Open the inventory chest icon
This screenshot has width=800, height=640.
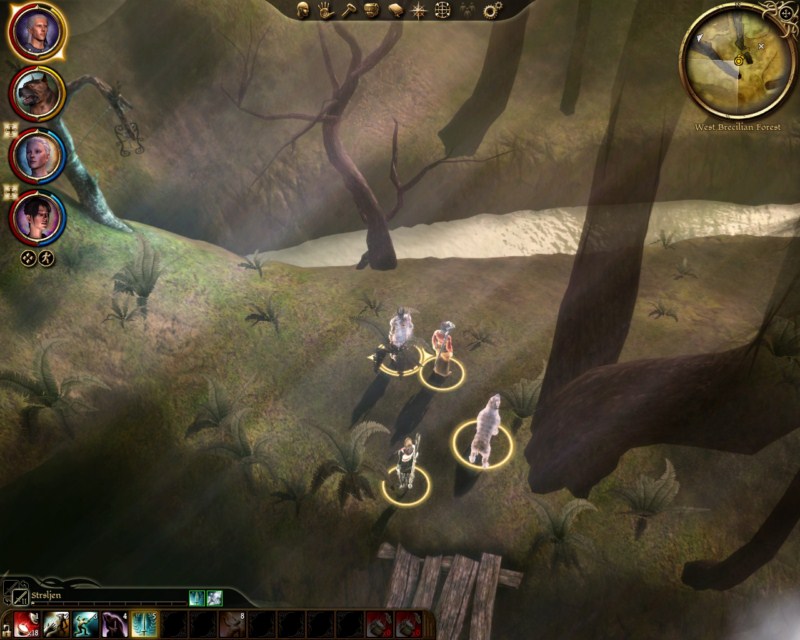371,10
